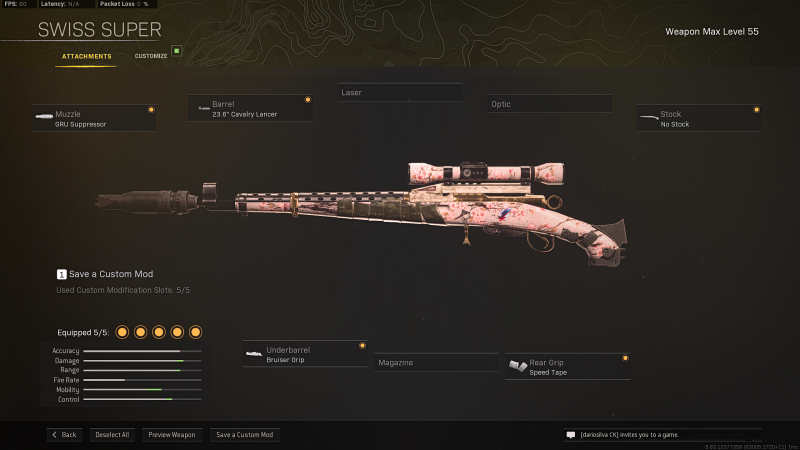Select the Muzzle GRU Suppressor slot
800x450 pixels.
(94, 119)
